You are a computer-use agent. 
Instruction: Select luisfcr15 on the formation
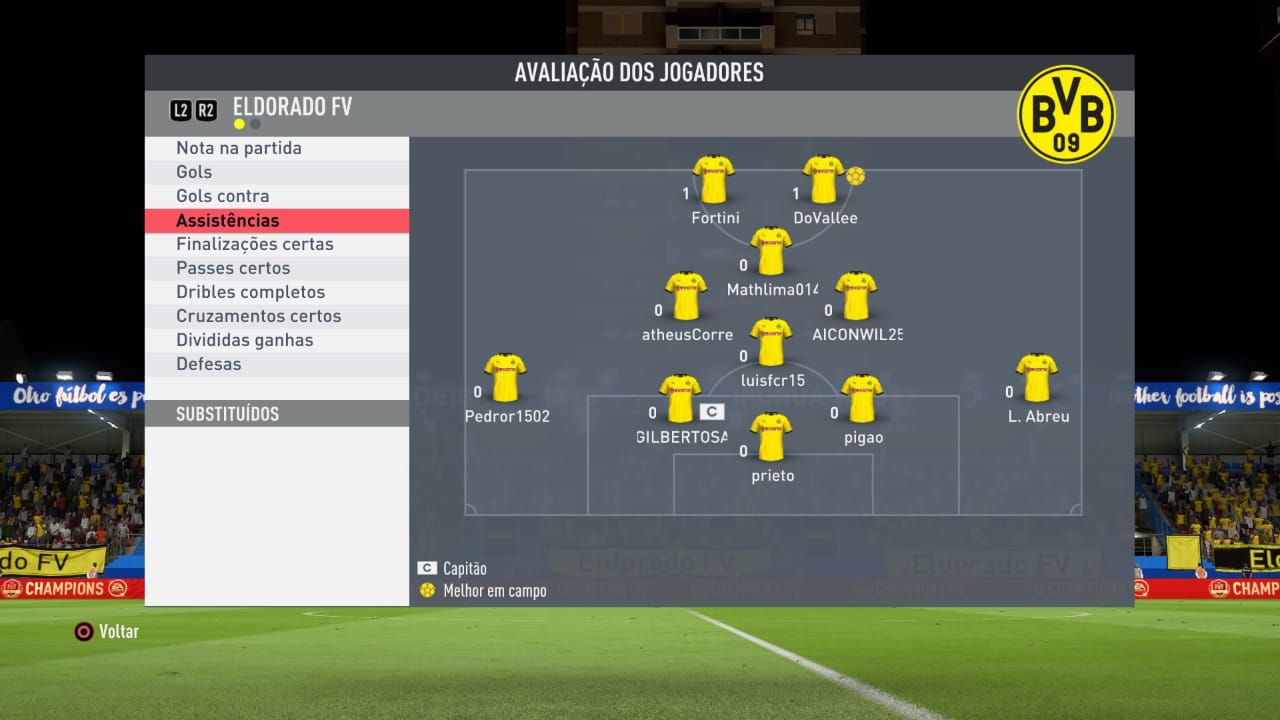tap(771, 342)
